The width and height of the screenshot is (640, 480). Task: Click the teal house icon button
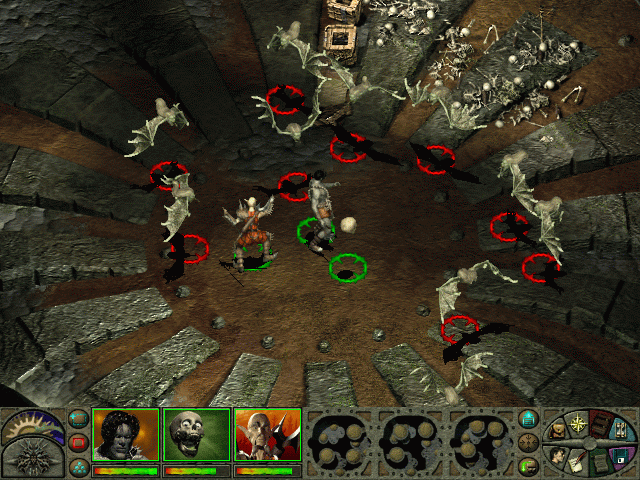tap(529, 419)
